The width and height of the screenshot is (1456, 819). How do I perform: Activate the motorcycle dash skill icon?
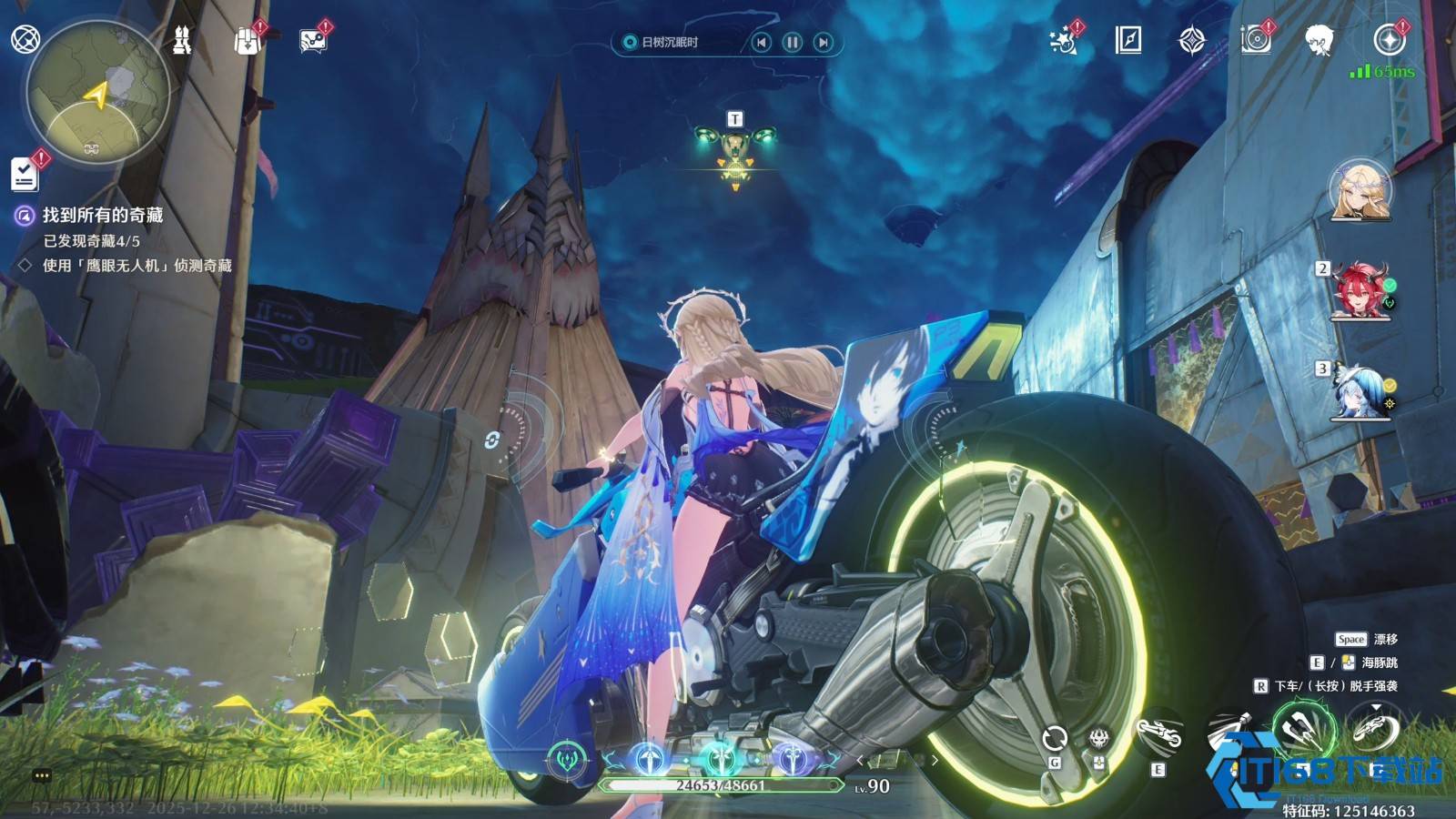point(1158,734)
